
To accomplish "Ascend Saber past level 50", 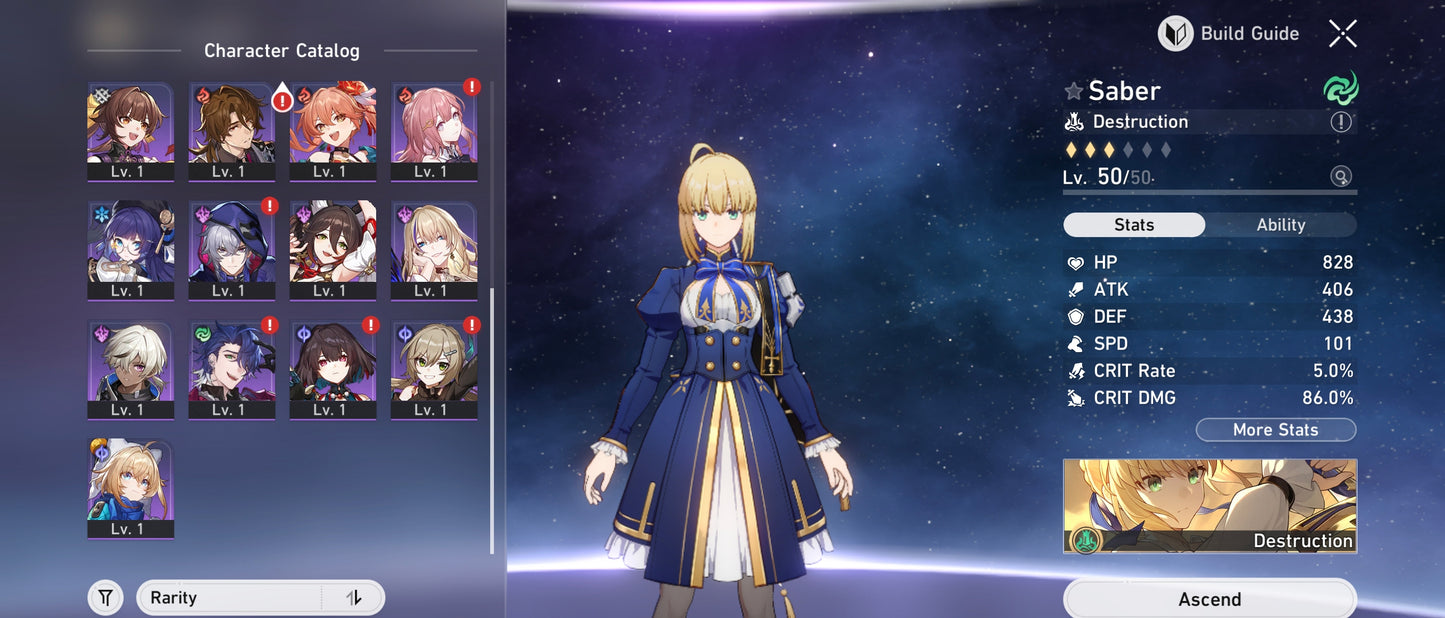I will click(1209, 599).
